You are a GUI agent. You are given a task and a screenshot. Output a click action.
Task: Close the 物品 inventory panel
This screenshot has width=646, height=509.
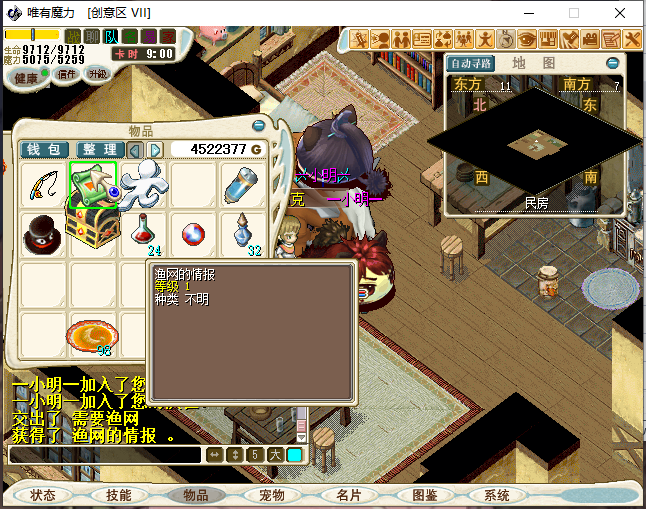pyautogui.click(x=259, y=127)
